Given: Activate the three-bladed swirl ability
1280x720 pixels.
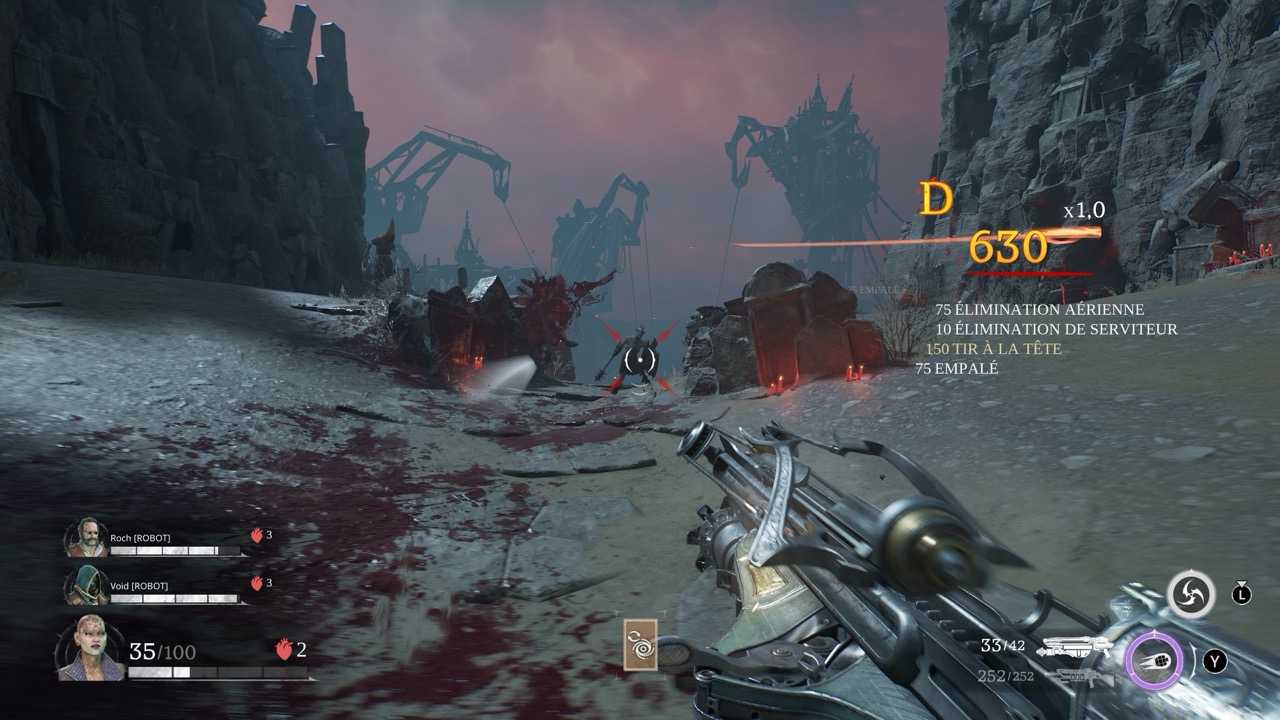Looking at the screenshot, I should point(1190,595).
